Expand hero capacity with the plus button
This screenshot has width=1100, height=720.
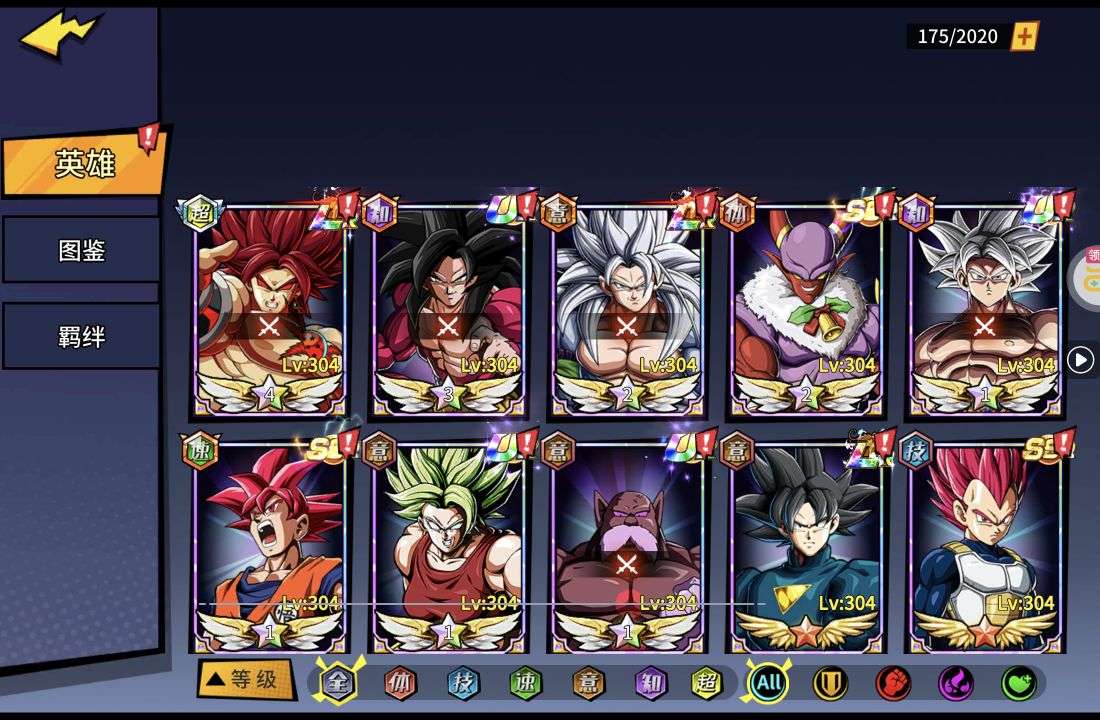pos(1024,37)
